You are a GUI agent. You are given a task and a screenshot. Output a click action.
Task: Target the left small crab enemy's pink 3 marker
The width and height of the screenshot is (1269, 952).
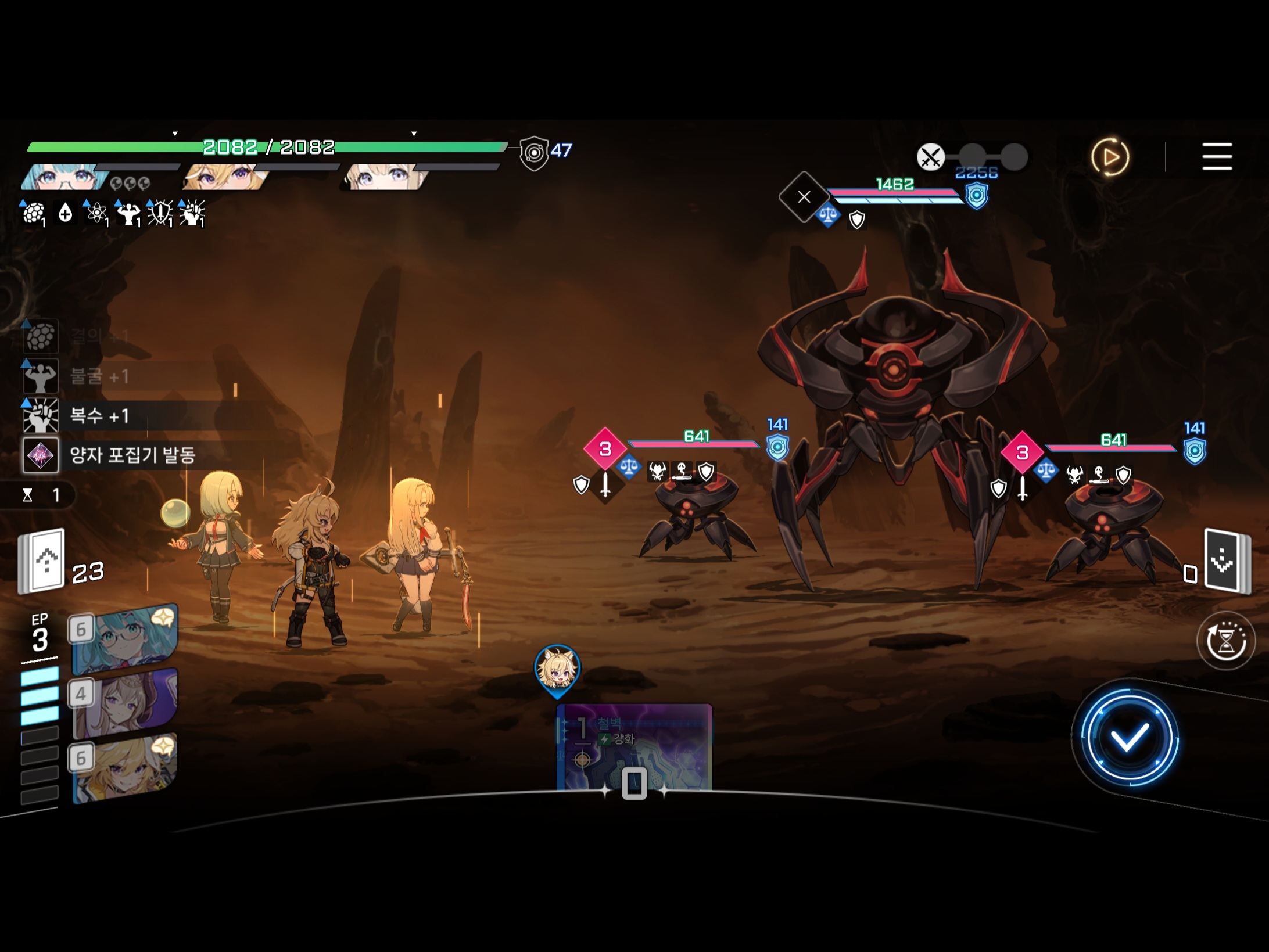pos(605,448)
